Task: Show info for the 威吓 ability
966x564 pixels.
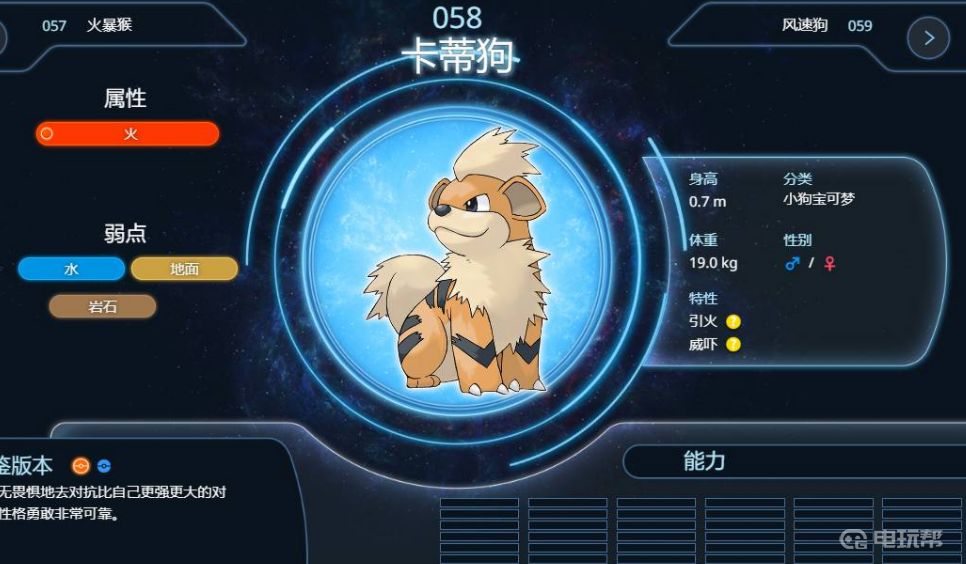Action: 733,345
